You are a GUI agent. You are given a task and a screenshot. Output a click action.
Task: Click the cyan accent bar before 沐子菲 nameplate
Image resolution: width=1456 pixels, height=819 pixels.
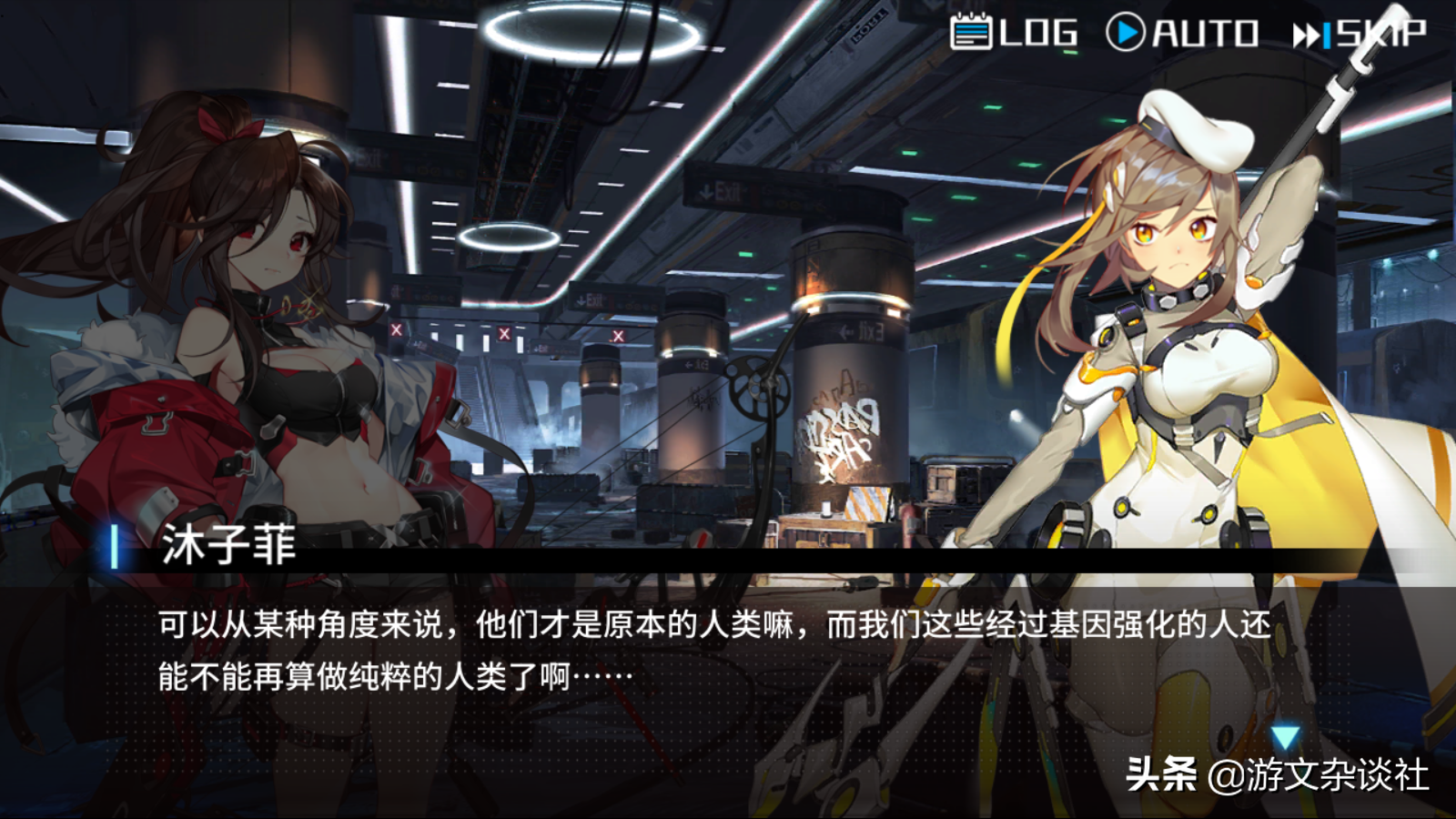coord(113,546)
